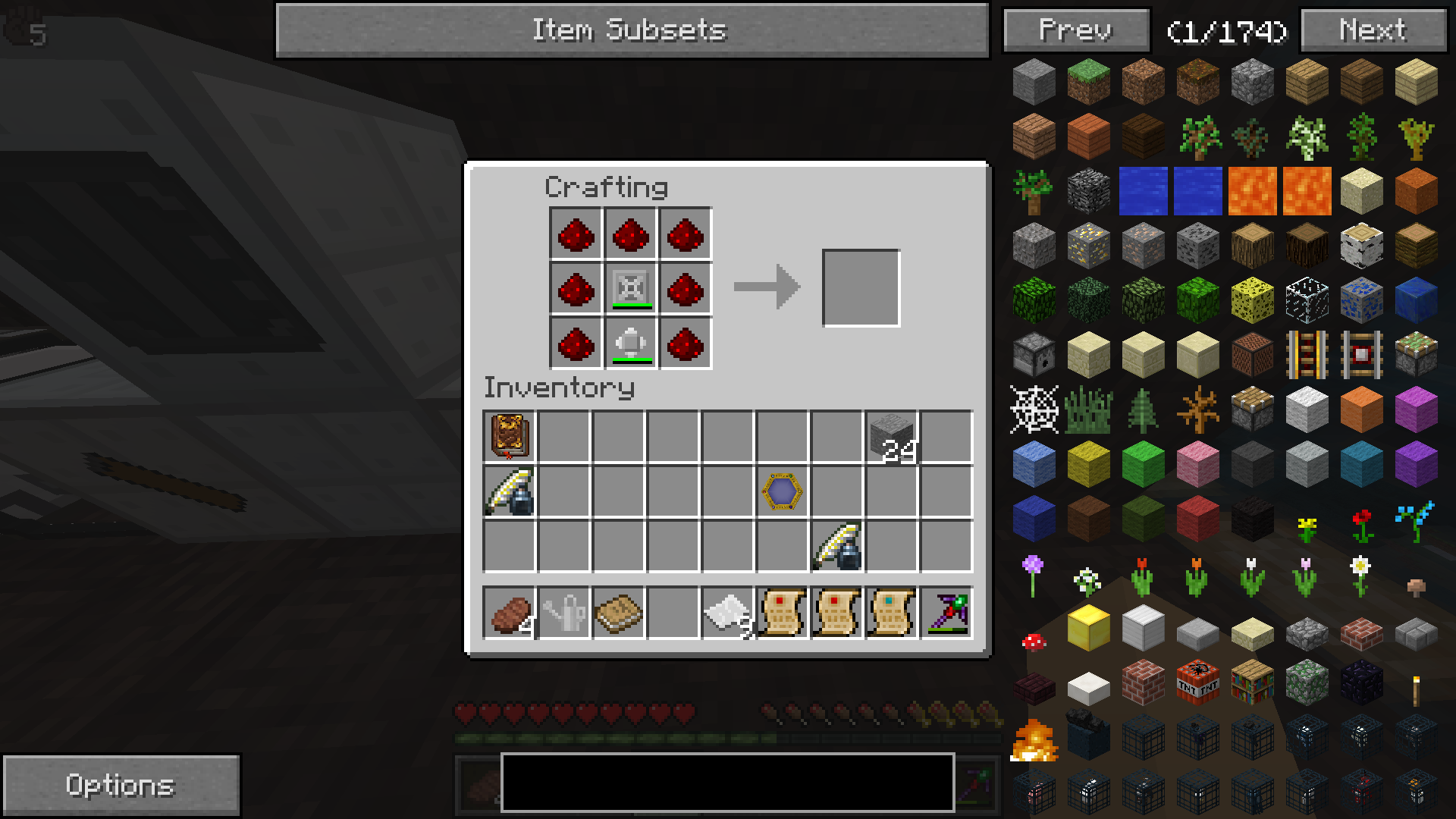Pick the torch from the item panel
The image size is (1456, 819).
pos(1415,689)
